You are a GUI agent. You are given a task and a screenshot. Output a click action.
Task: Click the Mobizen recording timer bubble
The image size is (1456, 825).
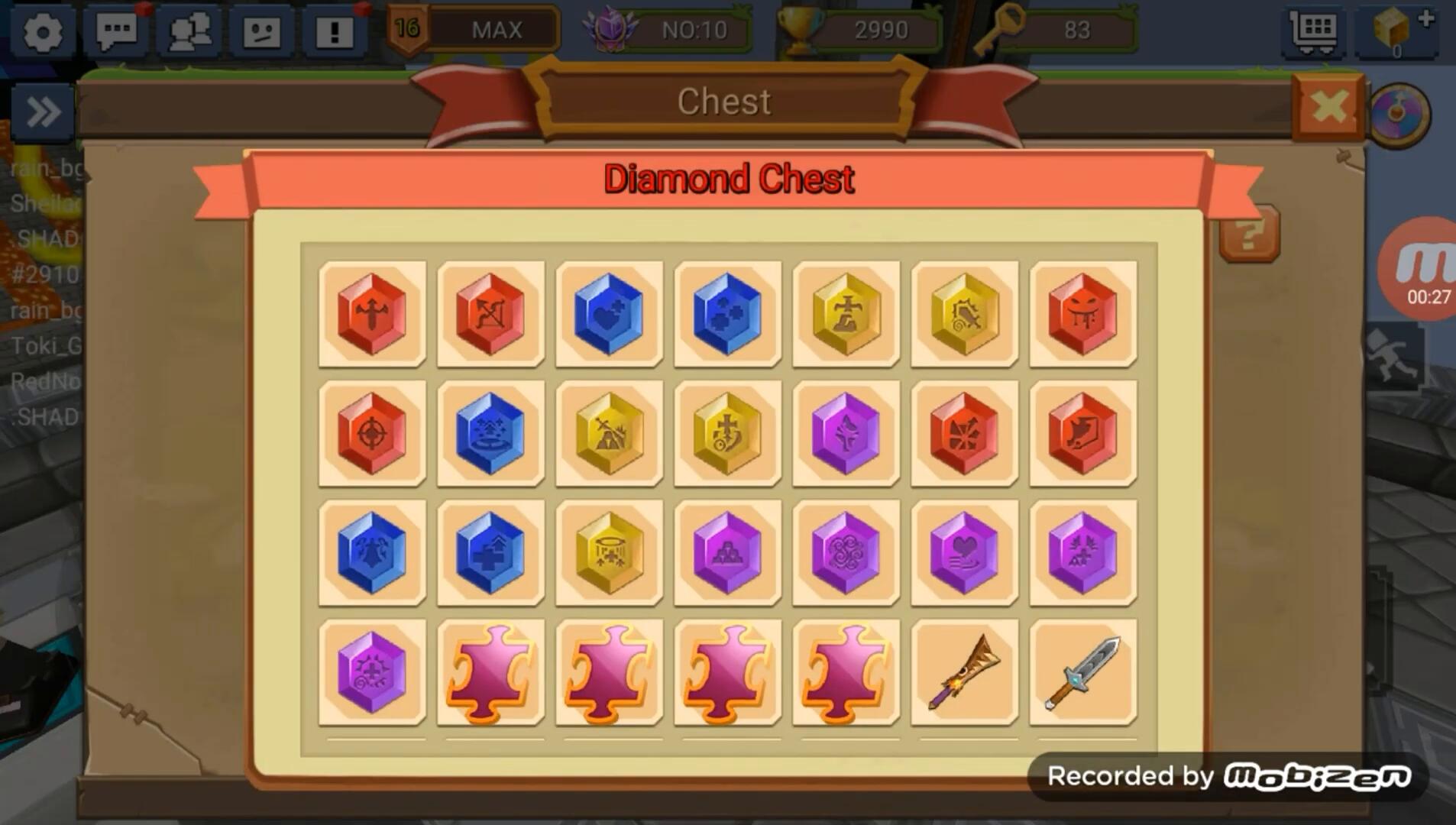1422,269
